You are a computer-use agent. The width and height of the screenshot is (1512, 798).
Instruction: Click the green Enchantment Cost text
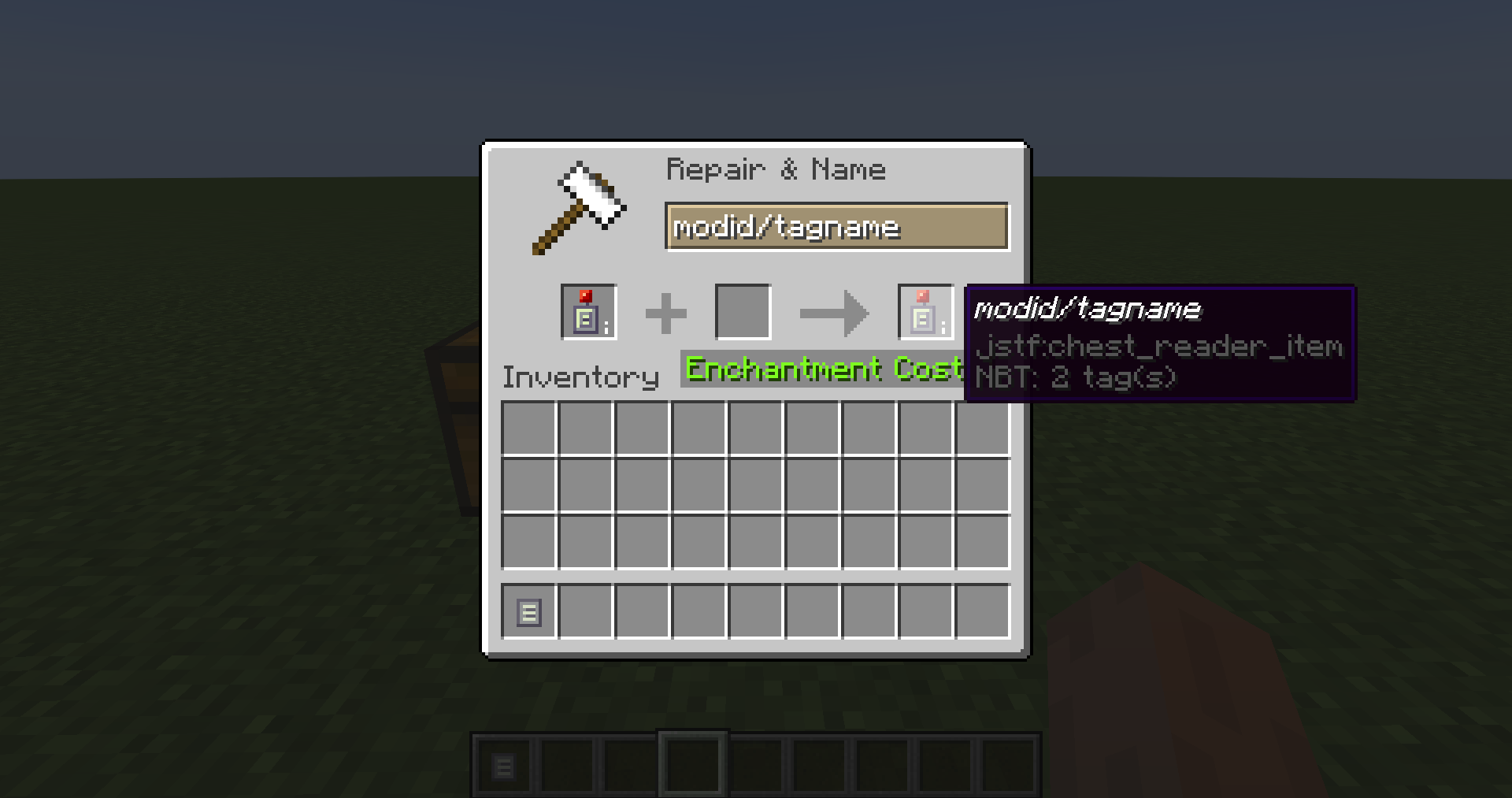coord(821,368)
